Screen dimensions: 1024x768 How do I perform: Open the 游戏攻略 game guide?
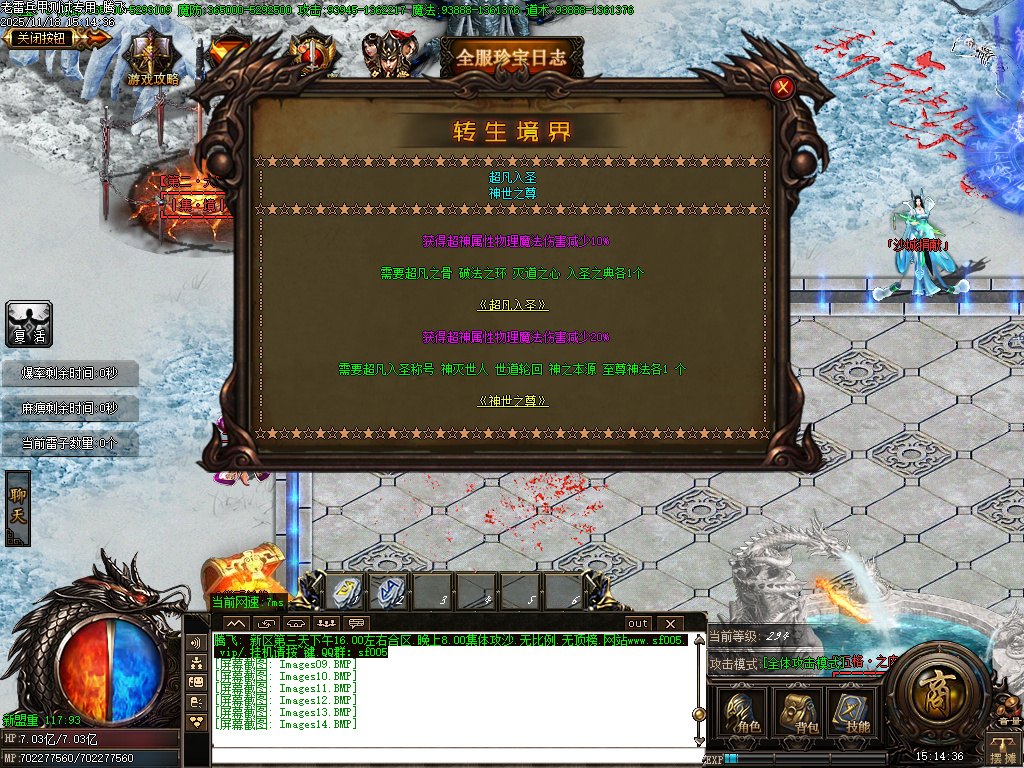tap(153, 60)
